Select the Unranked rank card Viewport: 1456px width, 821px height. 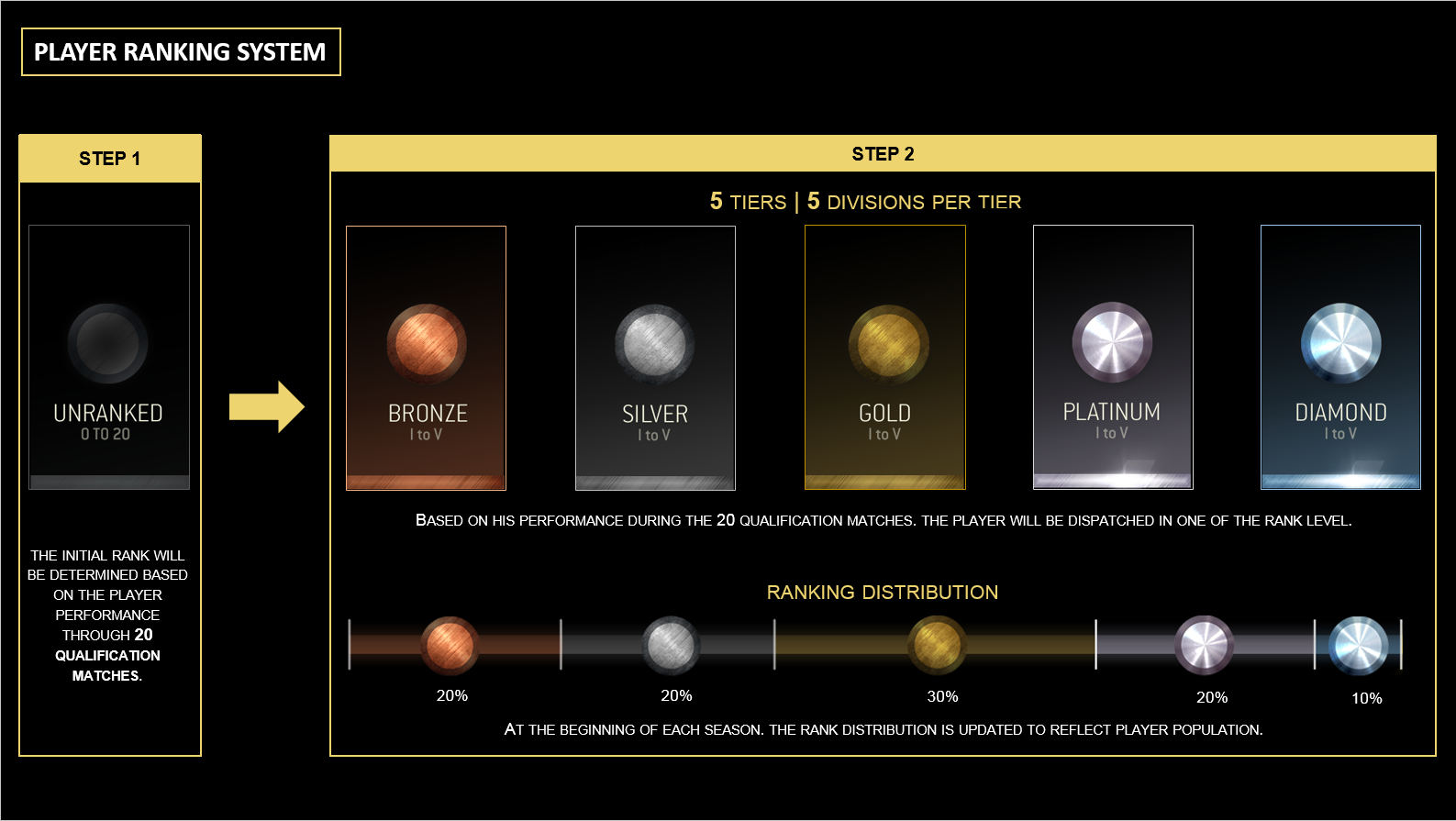109,357
